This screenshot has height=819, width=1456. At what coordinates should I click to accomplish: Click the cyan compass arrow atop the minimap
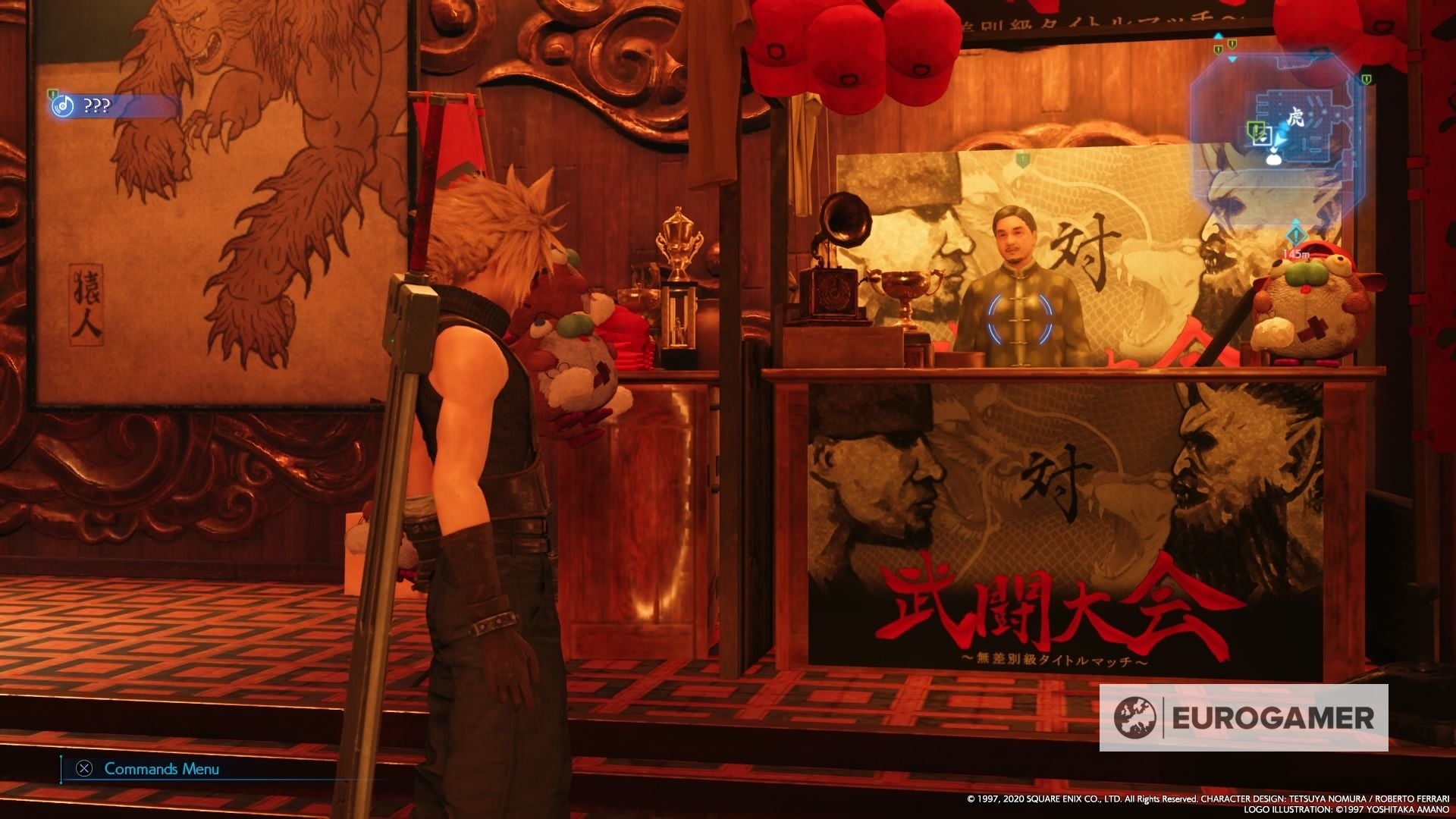[x=1218, y=36]
